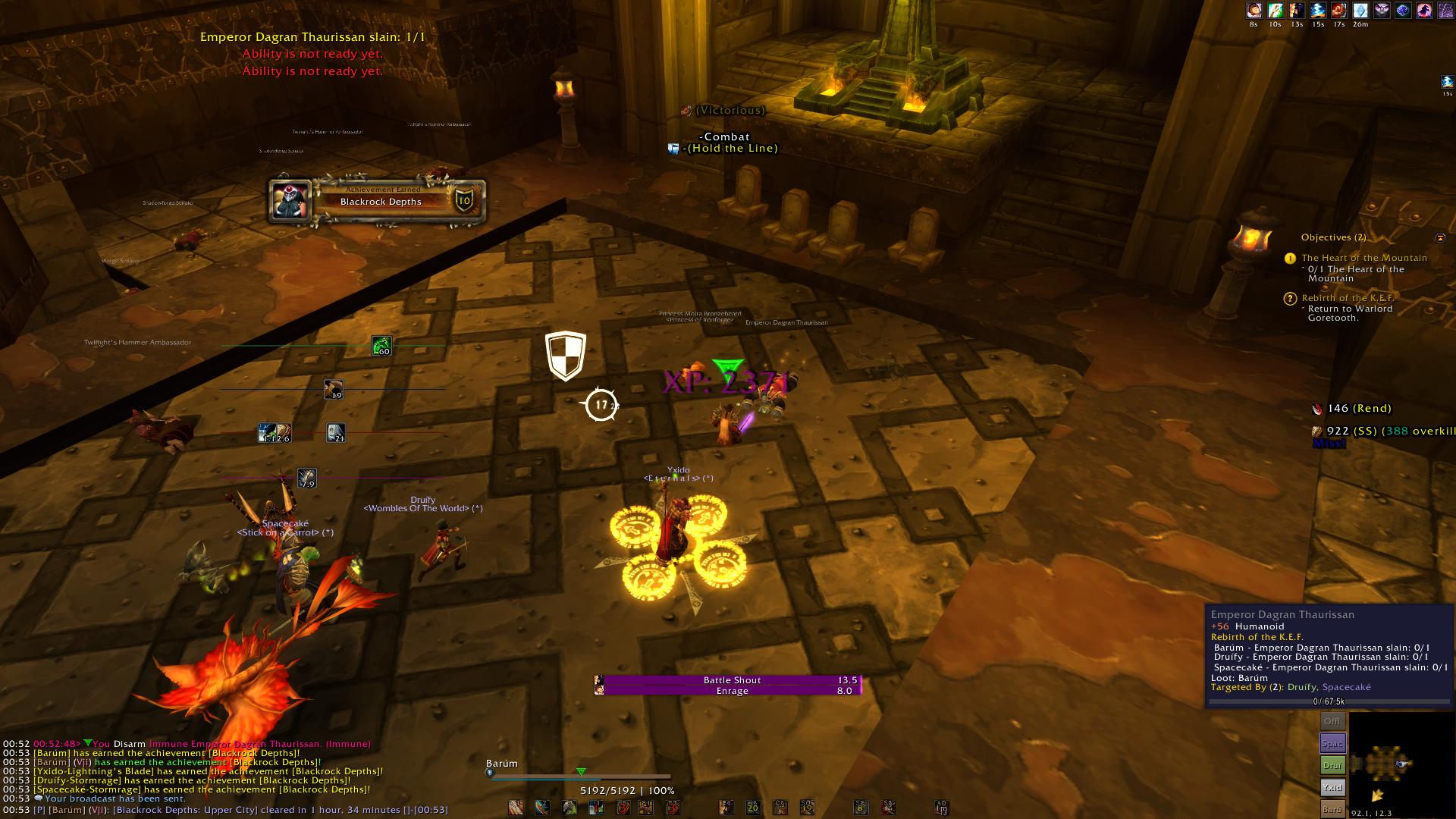Viewport: 1456px width, 819px height.
Task: Collapse the Objectives tracker
Action: 1440,237
